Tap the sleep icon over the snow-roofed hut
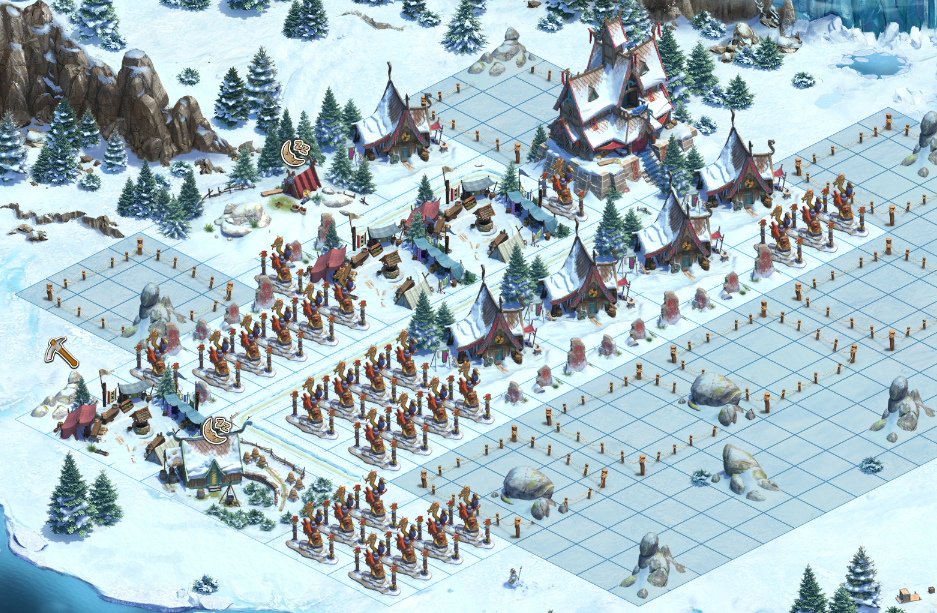This screenshot has height=613, width=937. pyautogui.click(x=216, y=431)
